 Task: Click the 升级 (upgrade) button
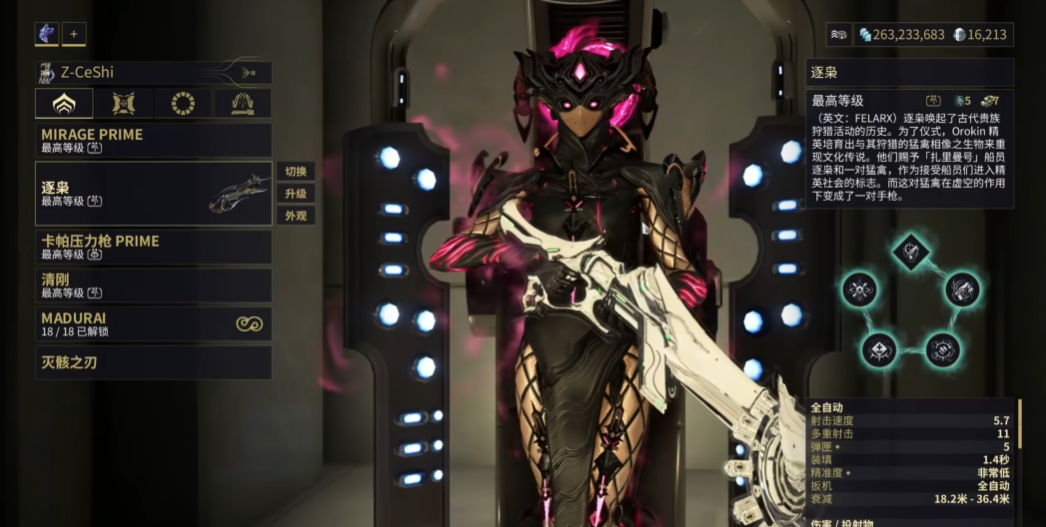(296, 193)
